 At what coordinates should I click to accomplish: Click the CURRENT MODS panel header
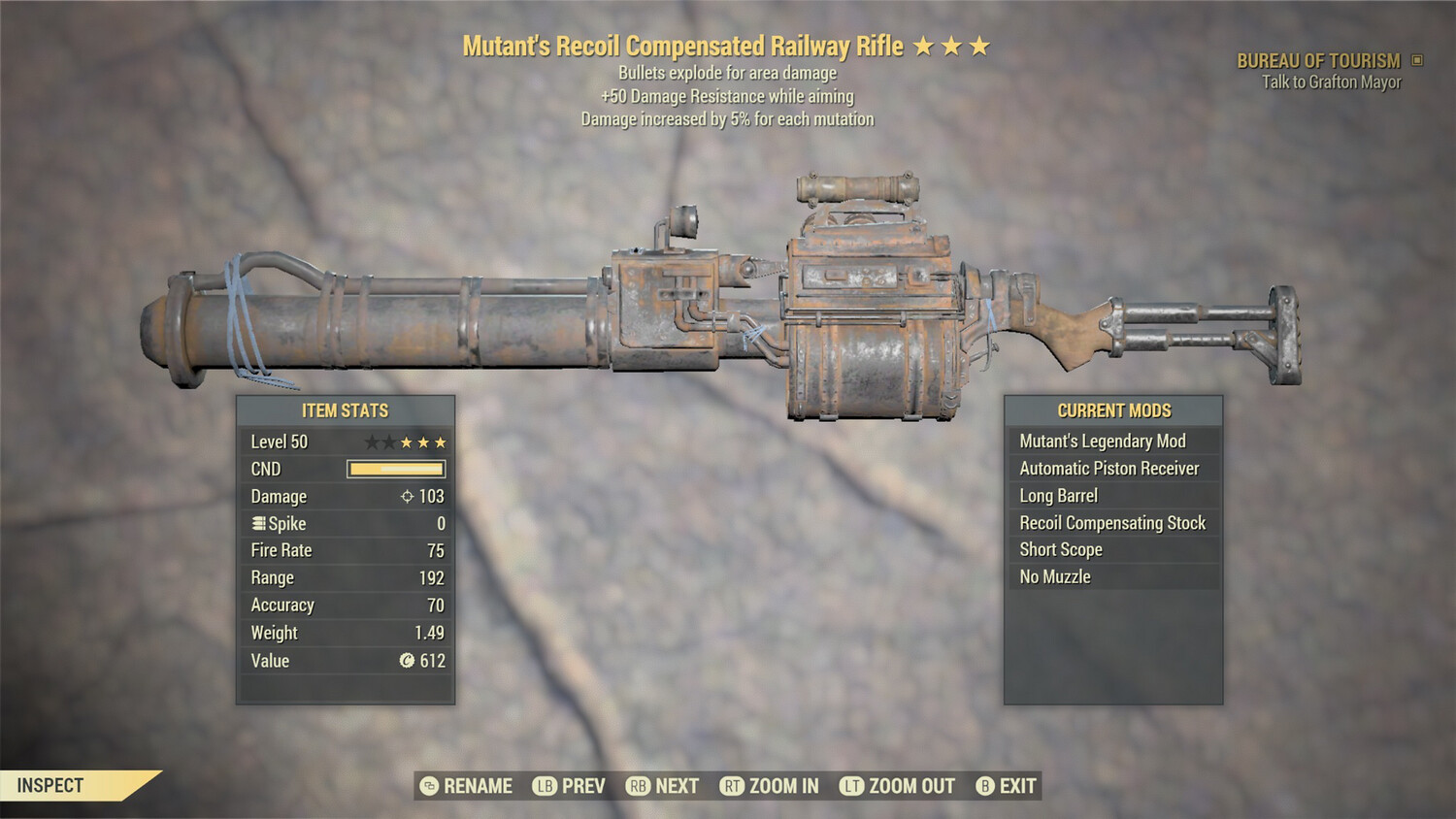tap(1112, 410)
